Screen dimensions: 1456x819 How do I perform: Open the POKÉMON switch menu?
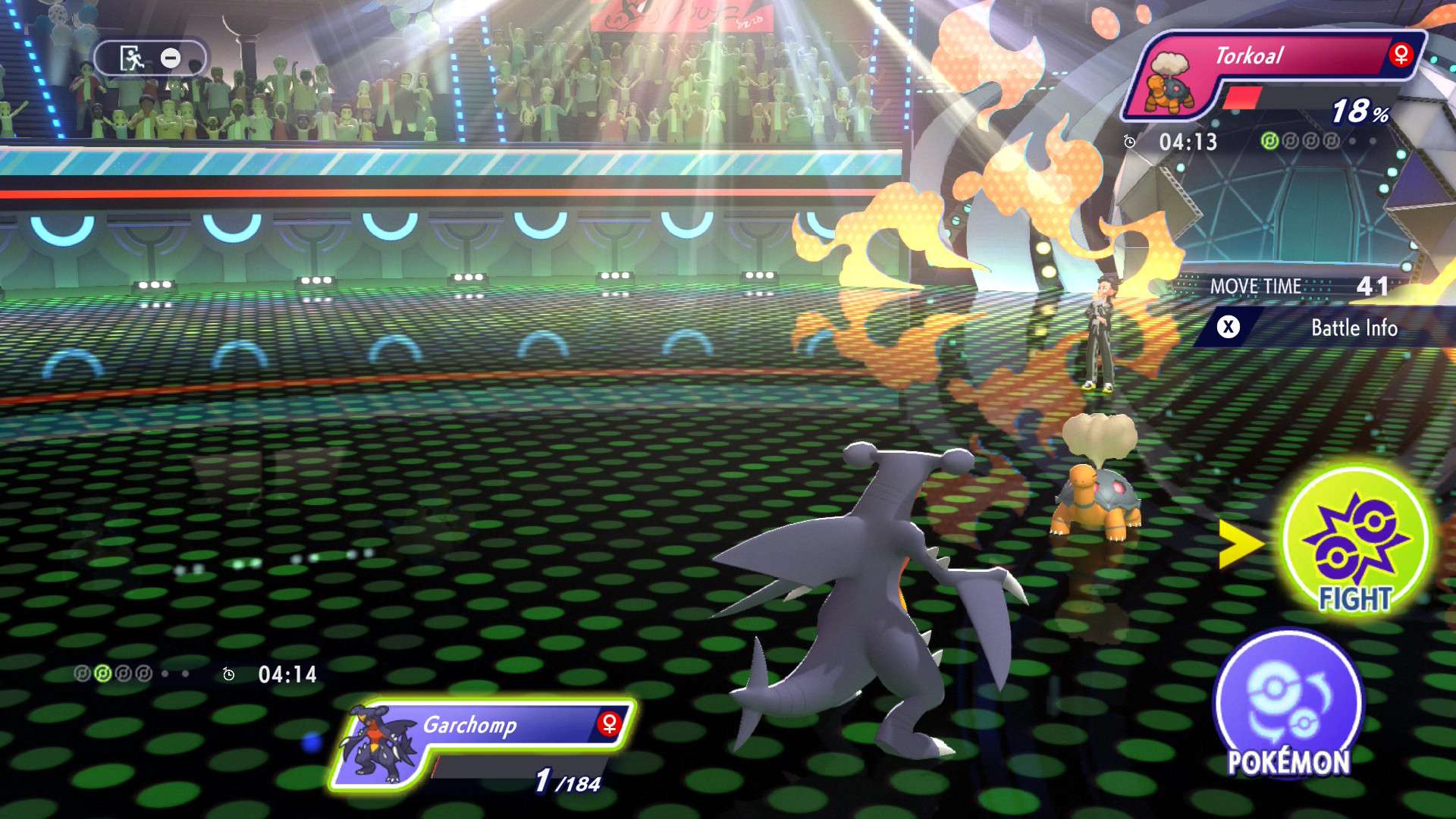(1288, 705)
